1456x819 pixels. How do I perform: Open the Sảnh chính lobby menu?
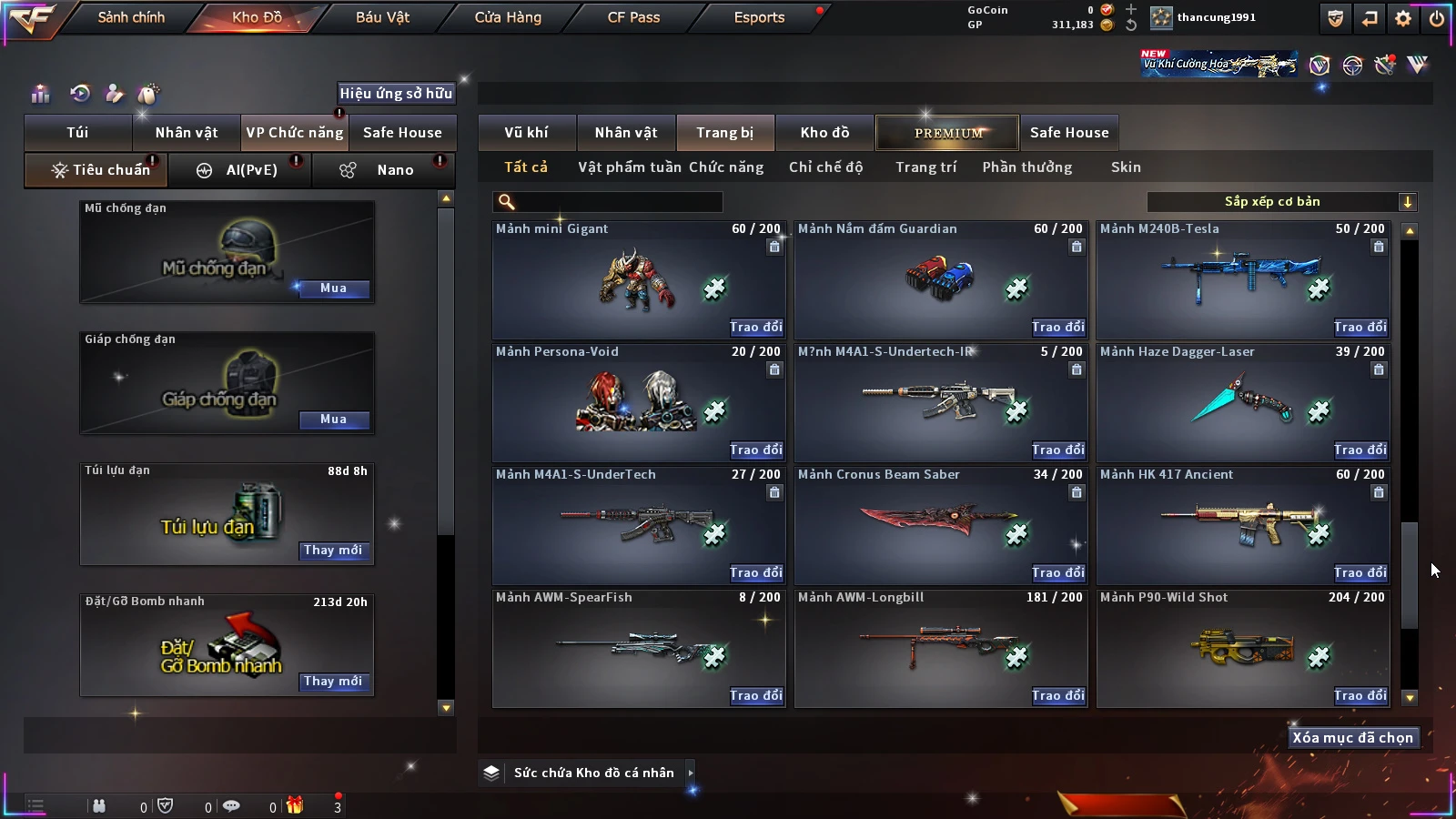pyautogui.click(x=131, y=17)
